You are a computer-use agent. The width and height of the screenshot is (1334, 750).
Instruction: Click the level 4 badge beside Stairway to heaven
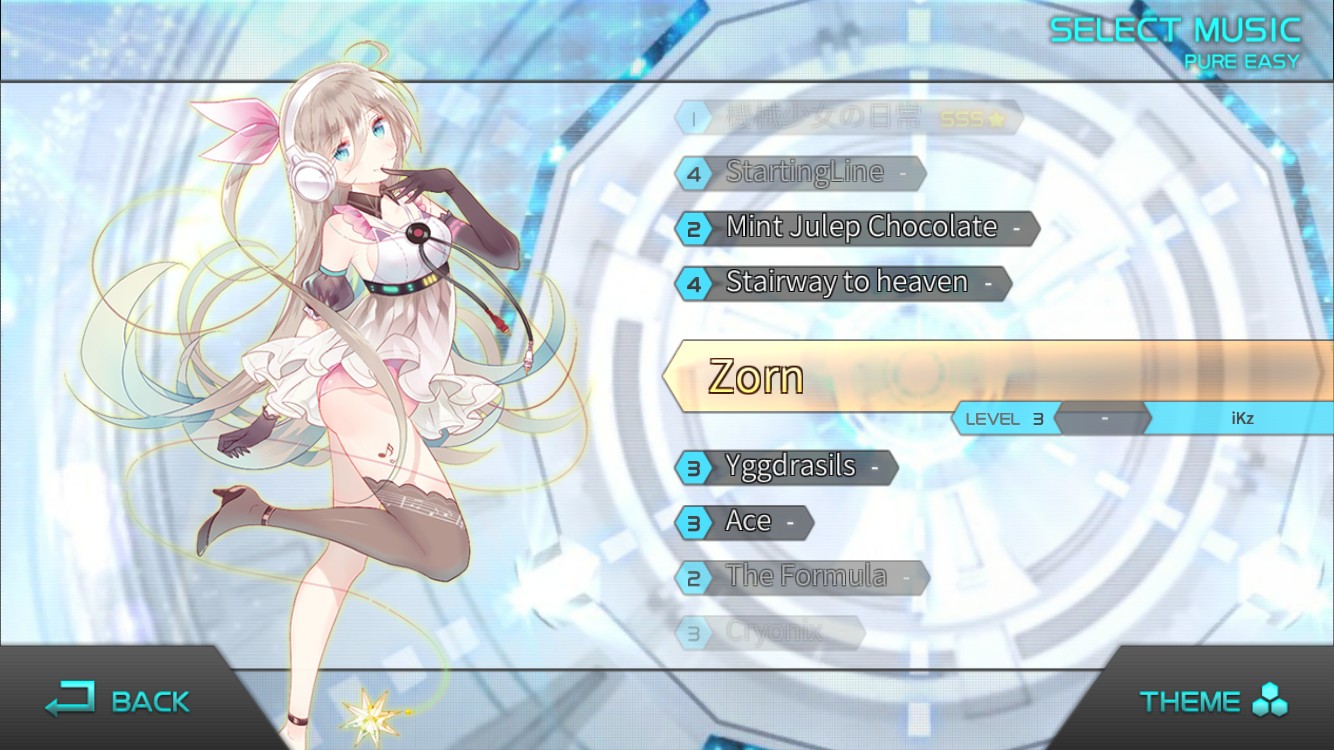(691, 283)
